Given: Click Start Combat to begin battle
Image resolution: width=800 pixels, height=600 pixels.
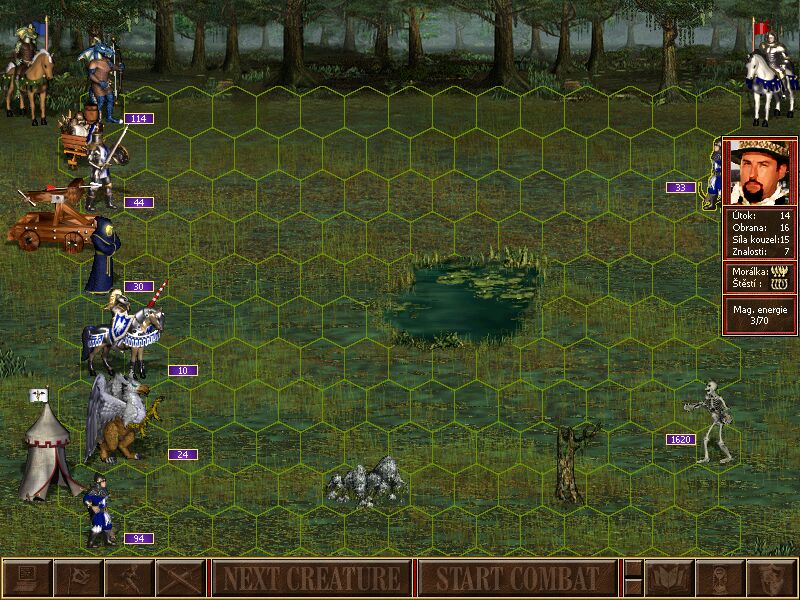Looking at the screenshot, I should coord(517,578).
